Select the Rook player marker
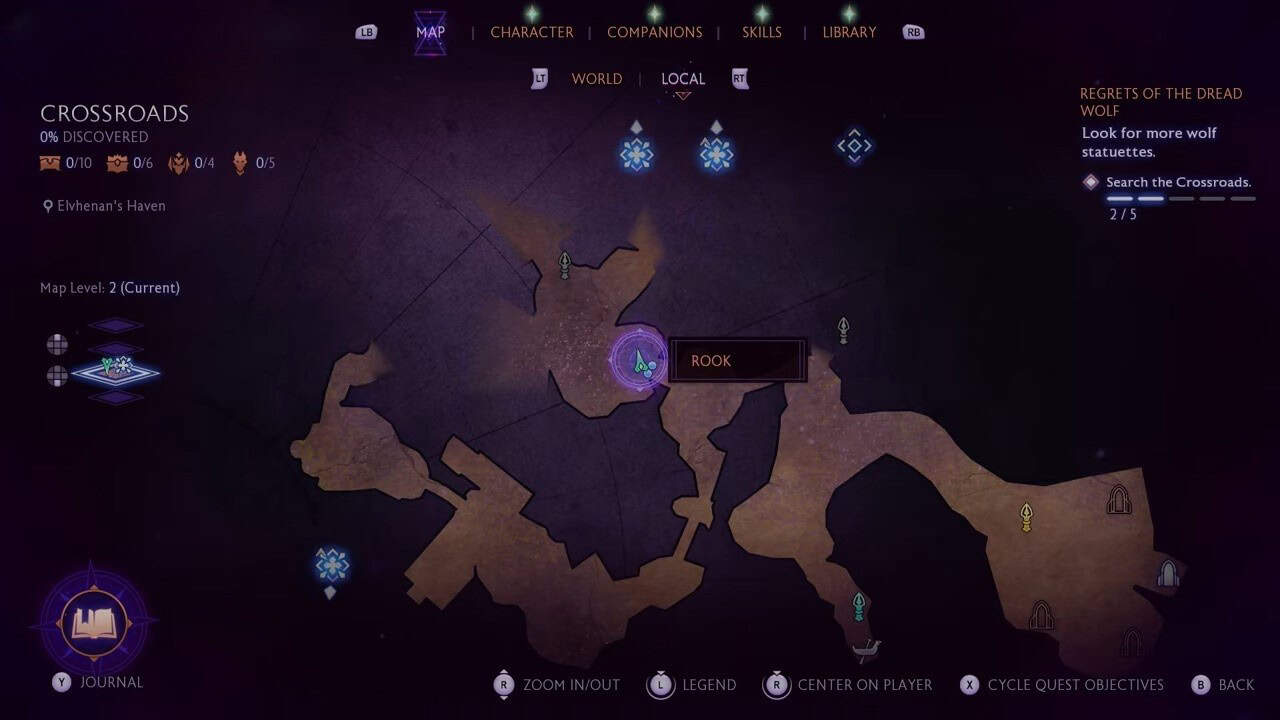The height and width of the screenshot is (720, 1280). click(x=639, y=360)
